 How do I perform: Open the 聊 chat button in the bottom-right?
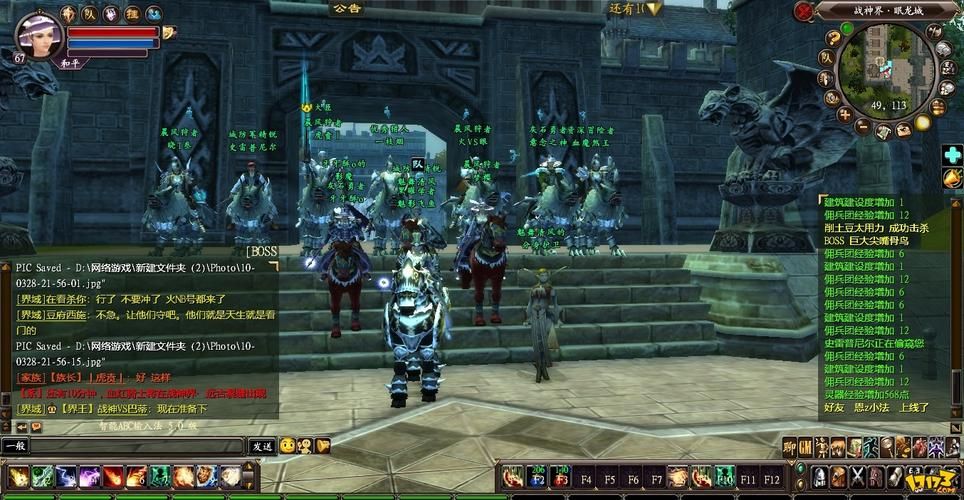pyautogui.click(x=789, y=447)
